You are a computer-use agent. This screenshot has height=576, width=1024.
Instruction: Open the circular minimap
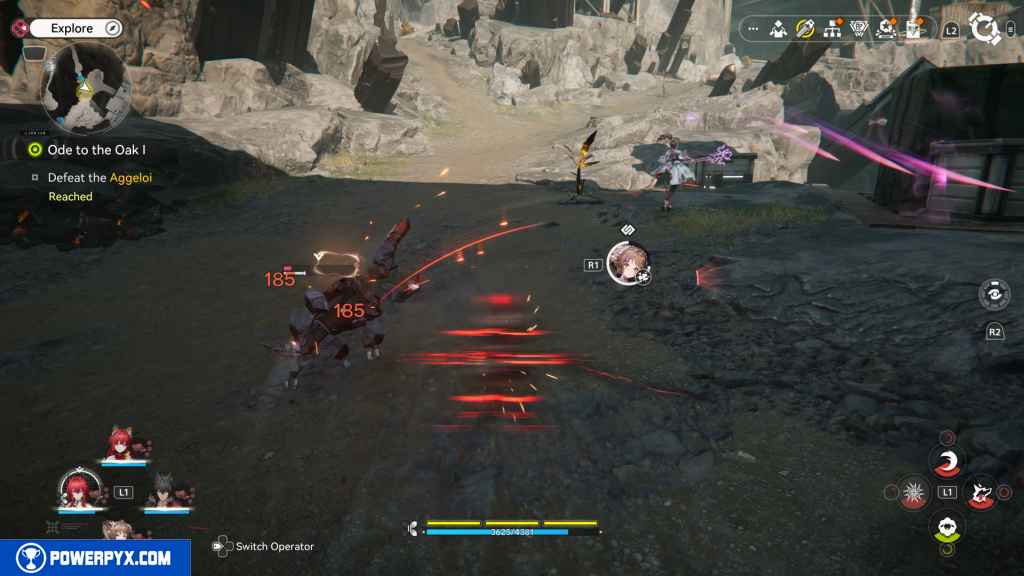[85, 88]
